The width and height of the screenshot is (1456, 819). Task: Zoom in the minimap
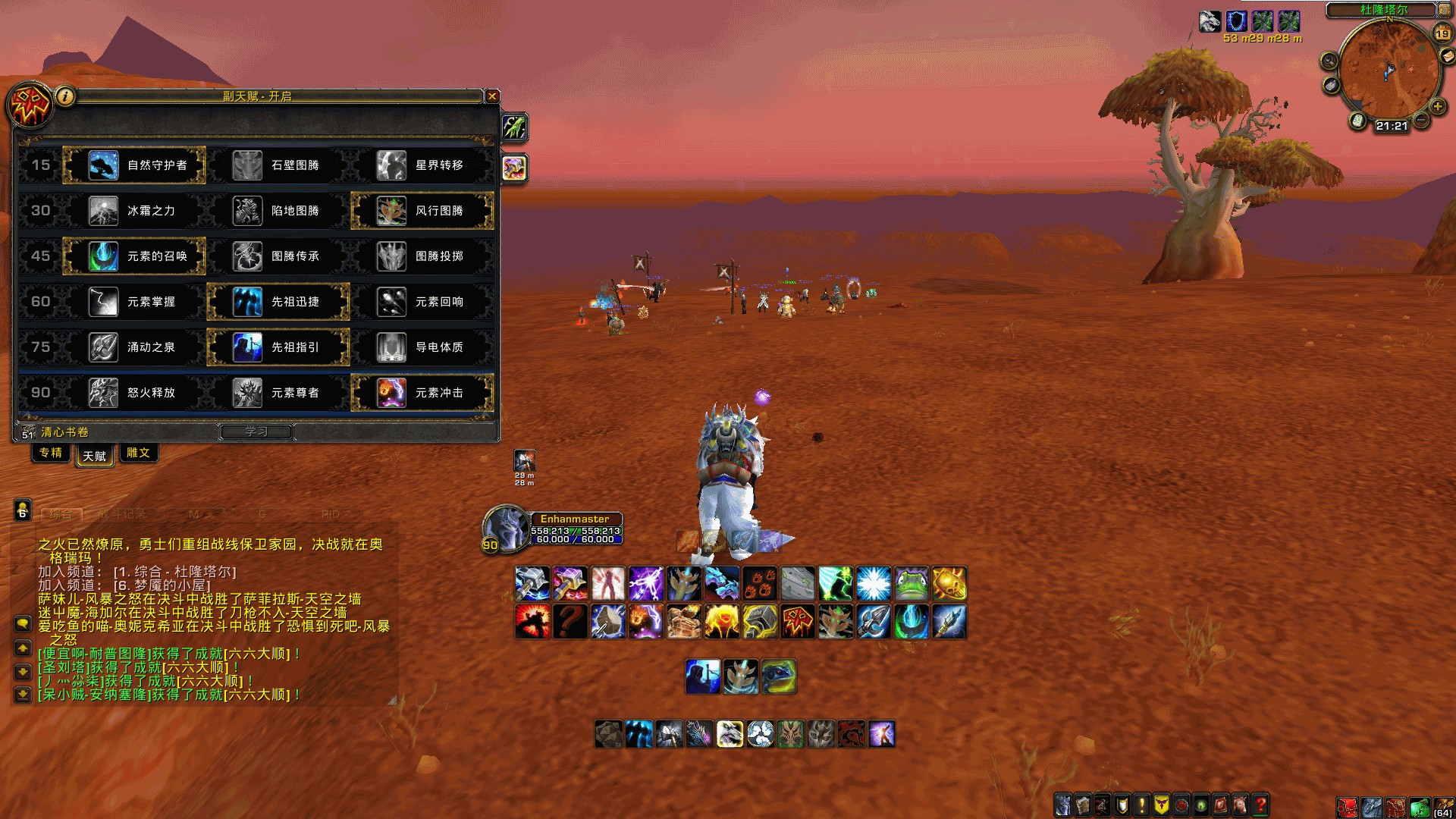pos(1437,106)
